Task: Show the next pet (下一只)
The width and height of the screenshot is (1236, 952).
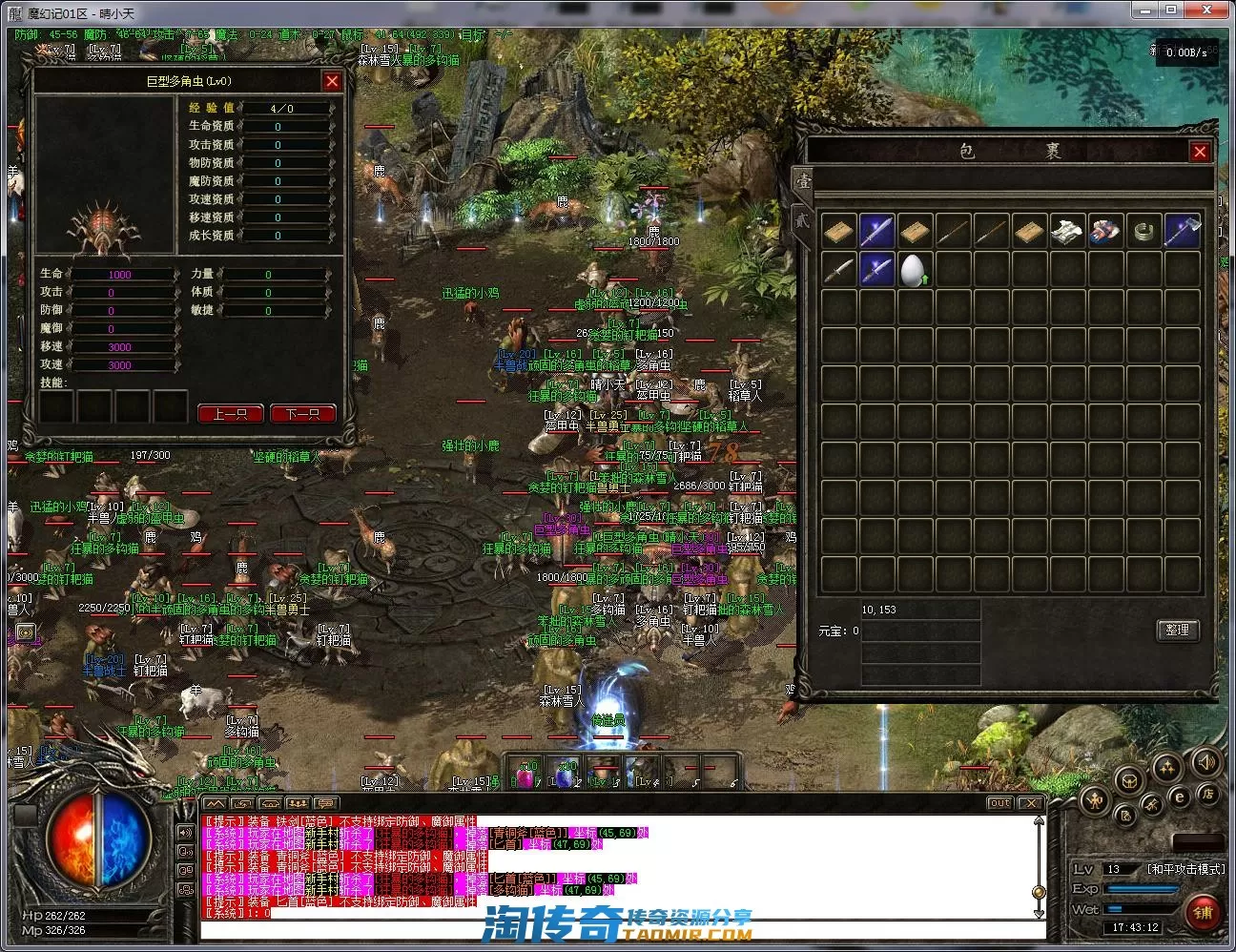Action: tap(302, 414)
